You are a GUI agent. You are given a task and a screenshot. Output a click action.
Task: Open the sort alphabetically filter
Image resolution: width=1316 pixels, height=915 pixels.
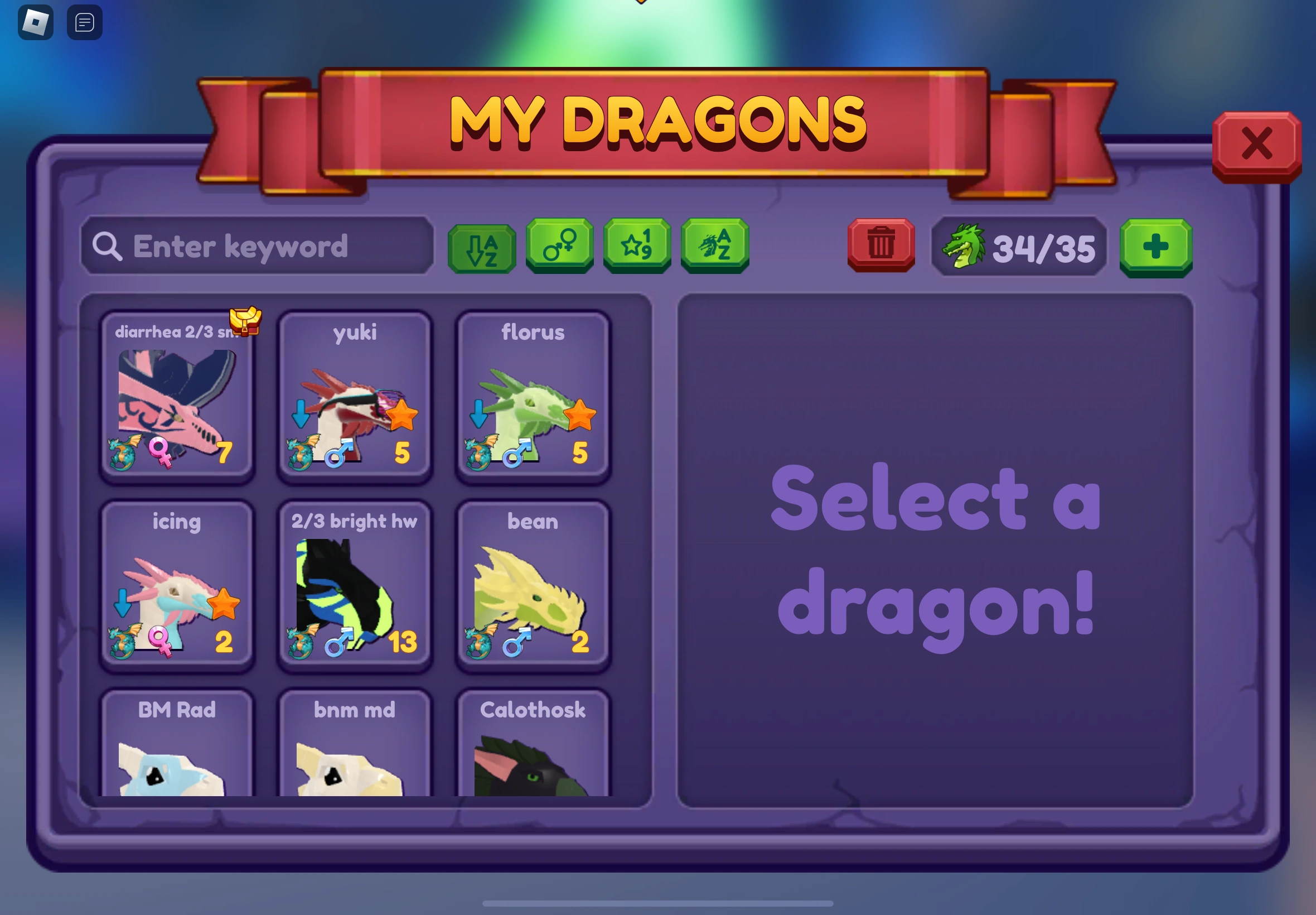click(482, 247)
